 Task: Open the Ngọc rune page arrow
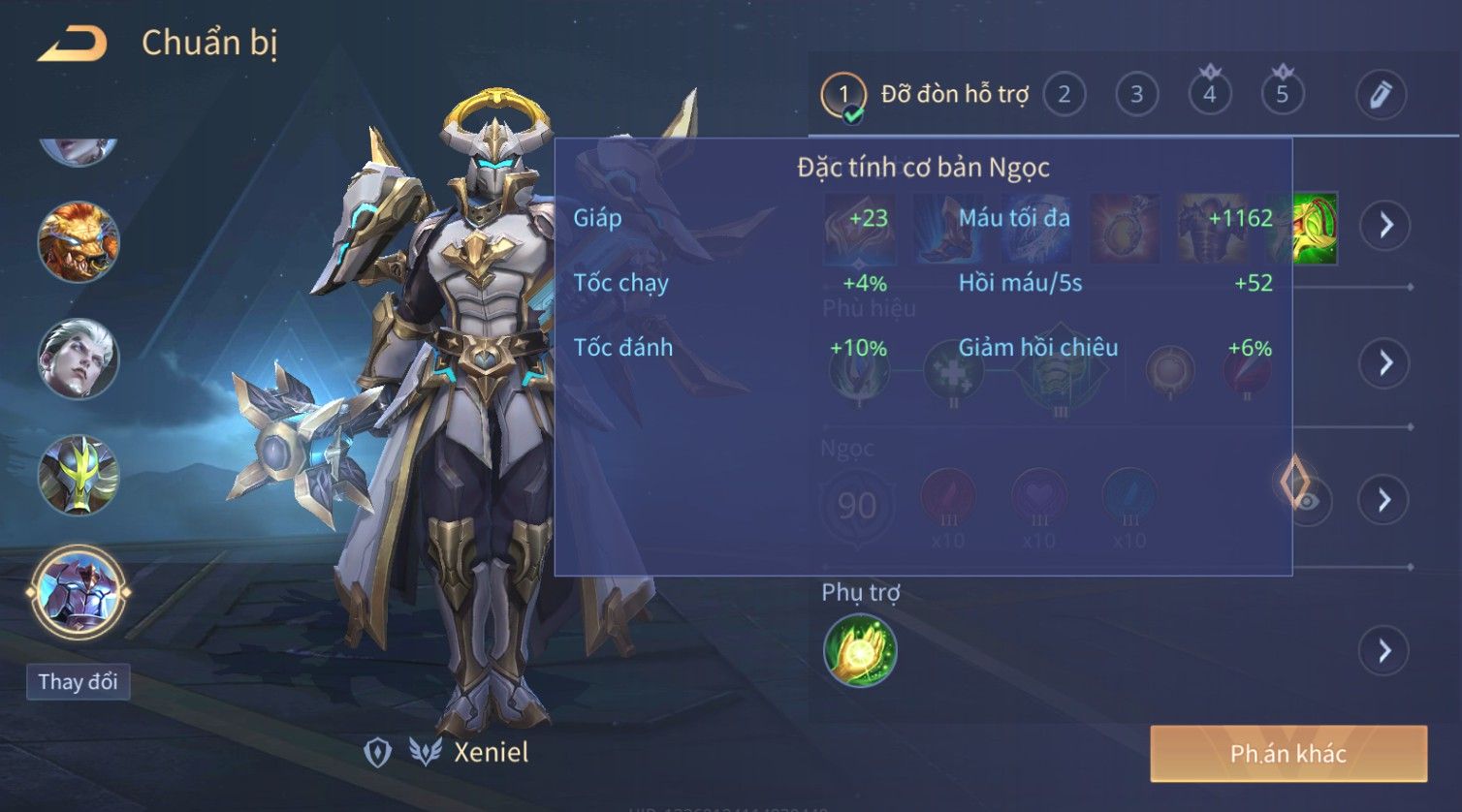click(1385, 500)
